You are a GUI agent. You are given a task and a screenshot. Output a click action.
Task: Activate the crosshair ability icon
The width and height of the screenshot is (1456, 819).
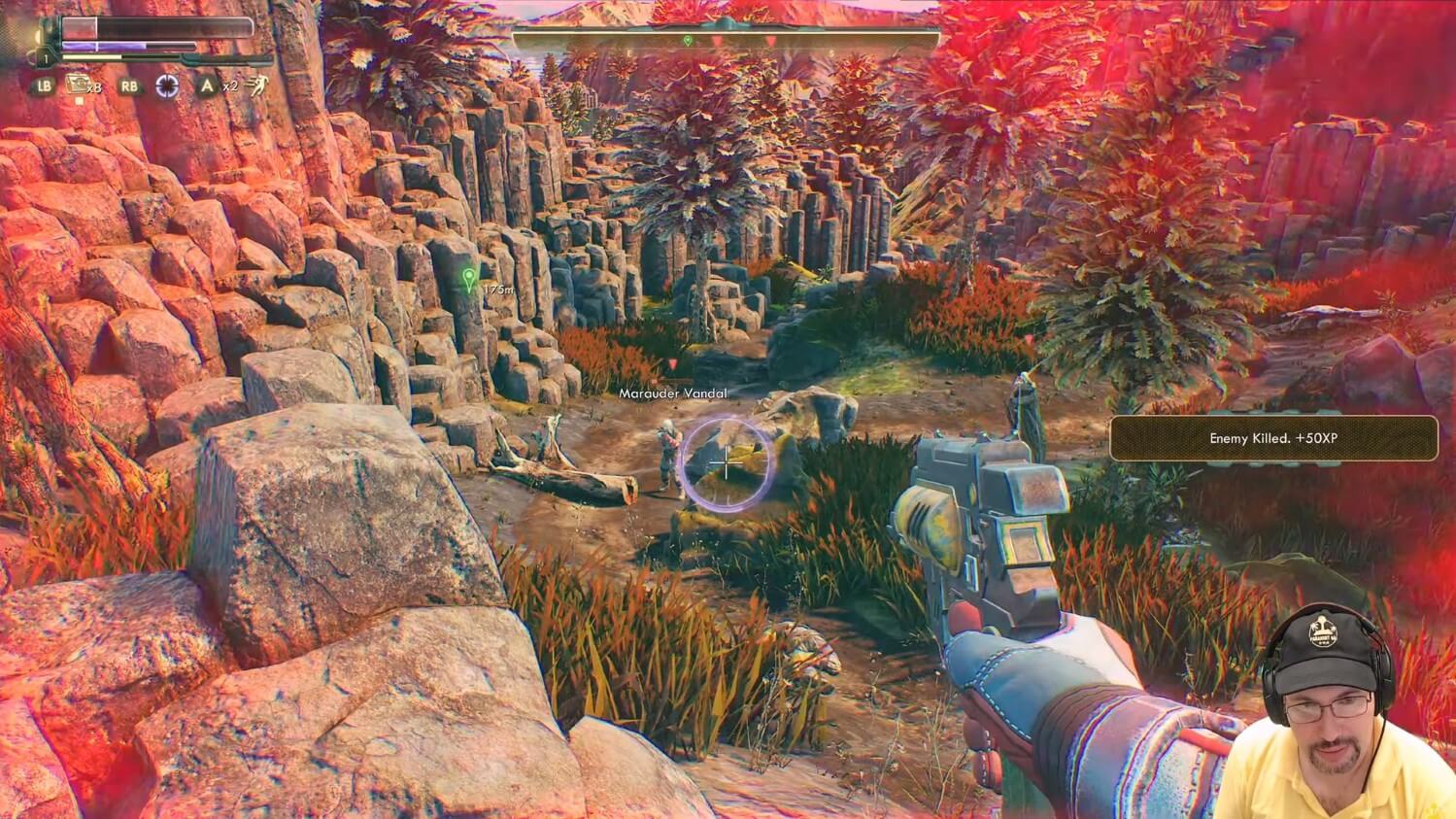[x=168, y=85]
